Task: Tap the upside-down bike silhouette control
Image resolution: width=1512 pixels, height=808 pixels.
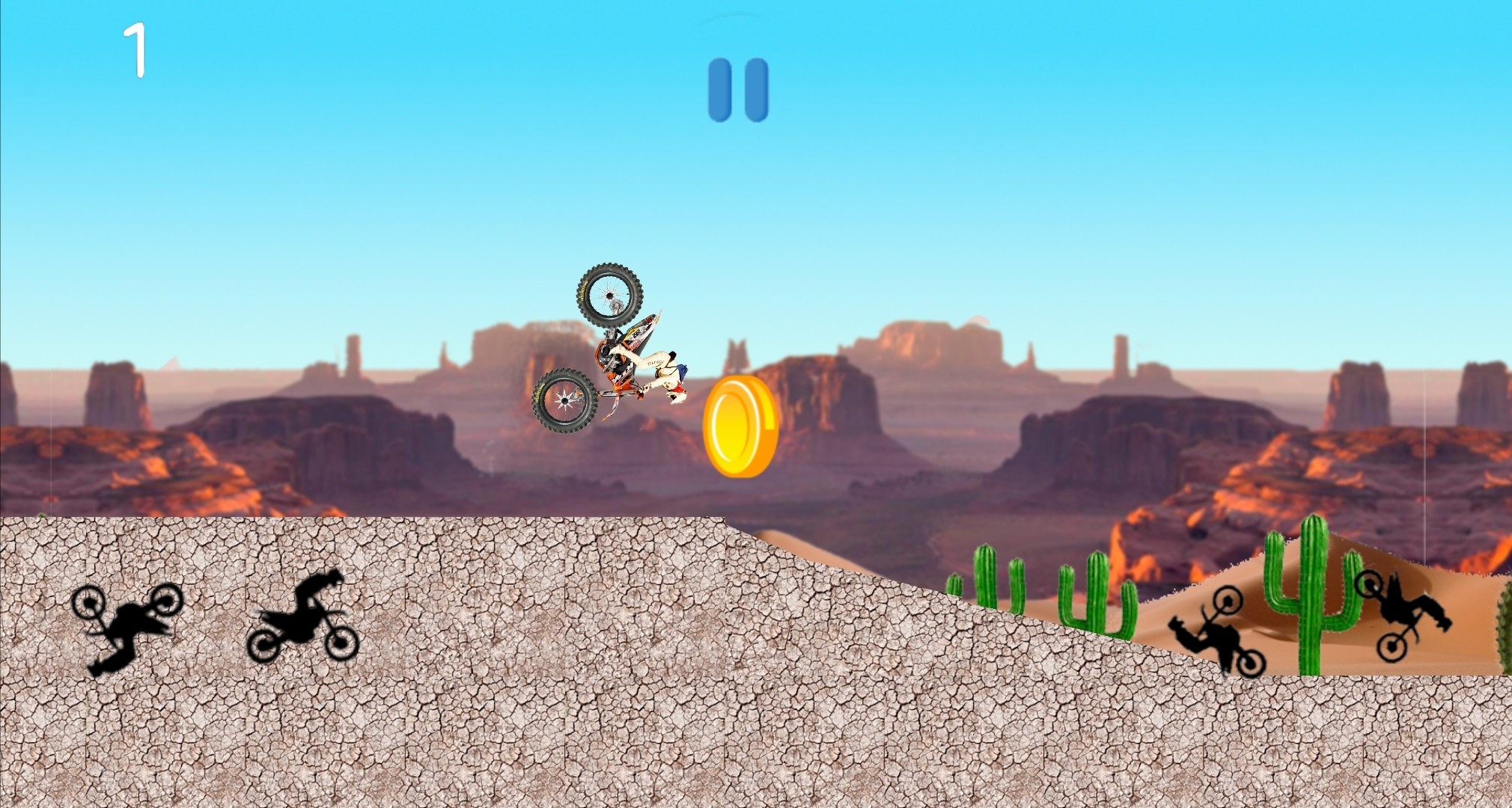Action: (x=127, y=627)
